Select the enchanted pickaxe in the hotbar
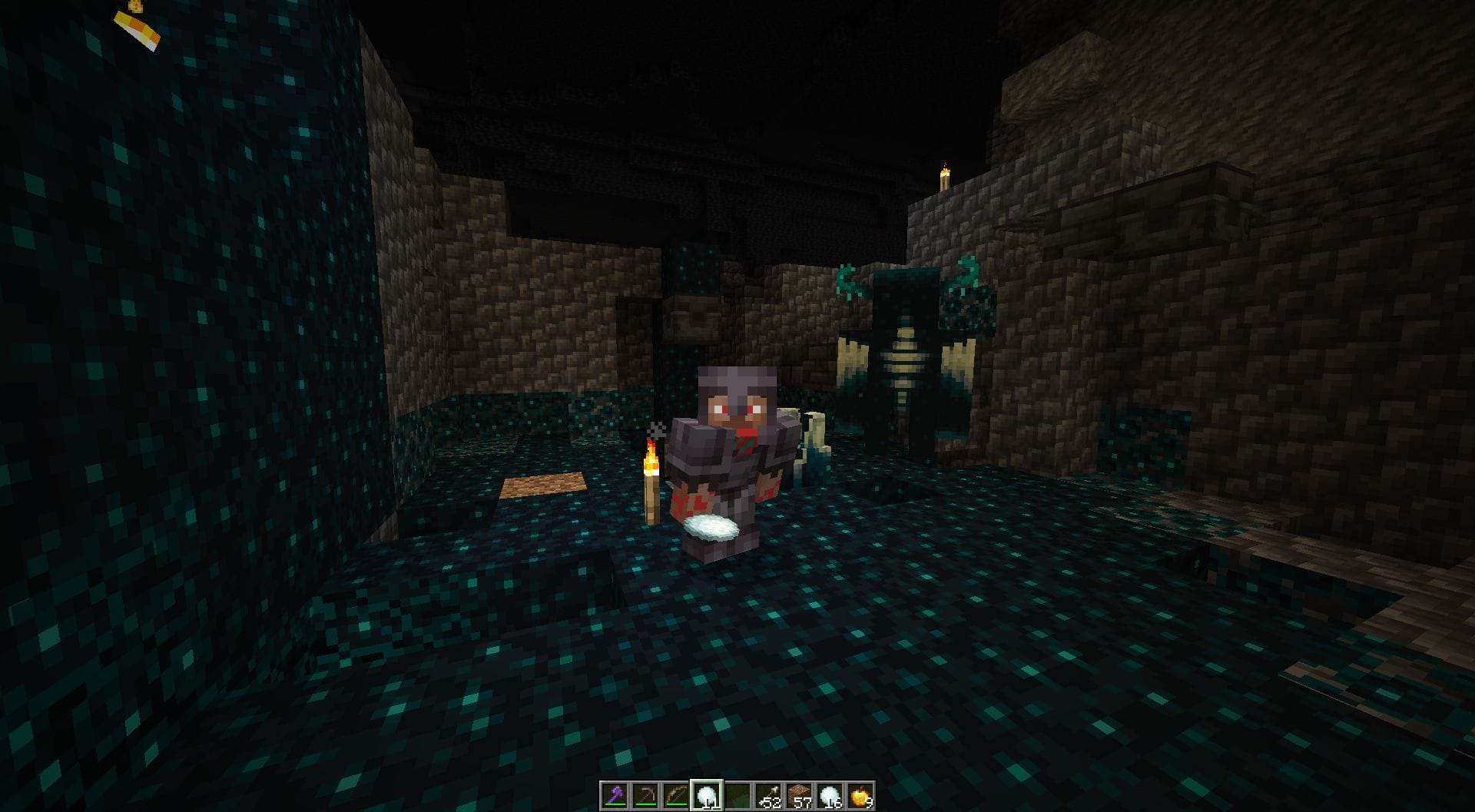The image size is (1475, 812). tap(645, 795)
